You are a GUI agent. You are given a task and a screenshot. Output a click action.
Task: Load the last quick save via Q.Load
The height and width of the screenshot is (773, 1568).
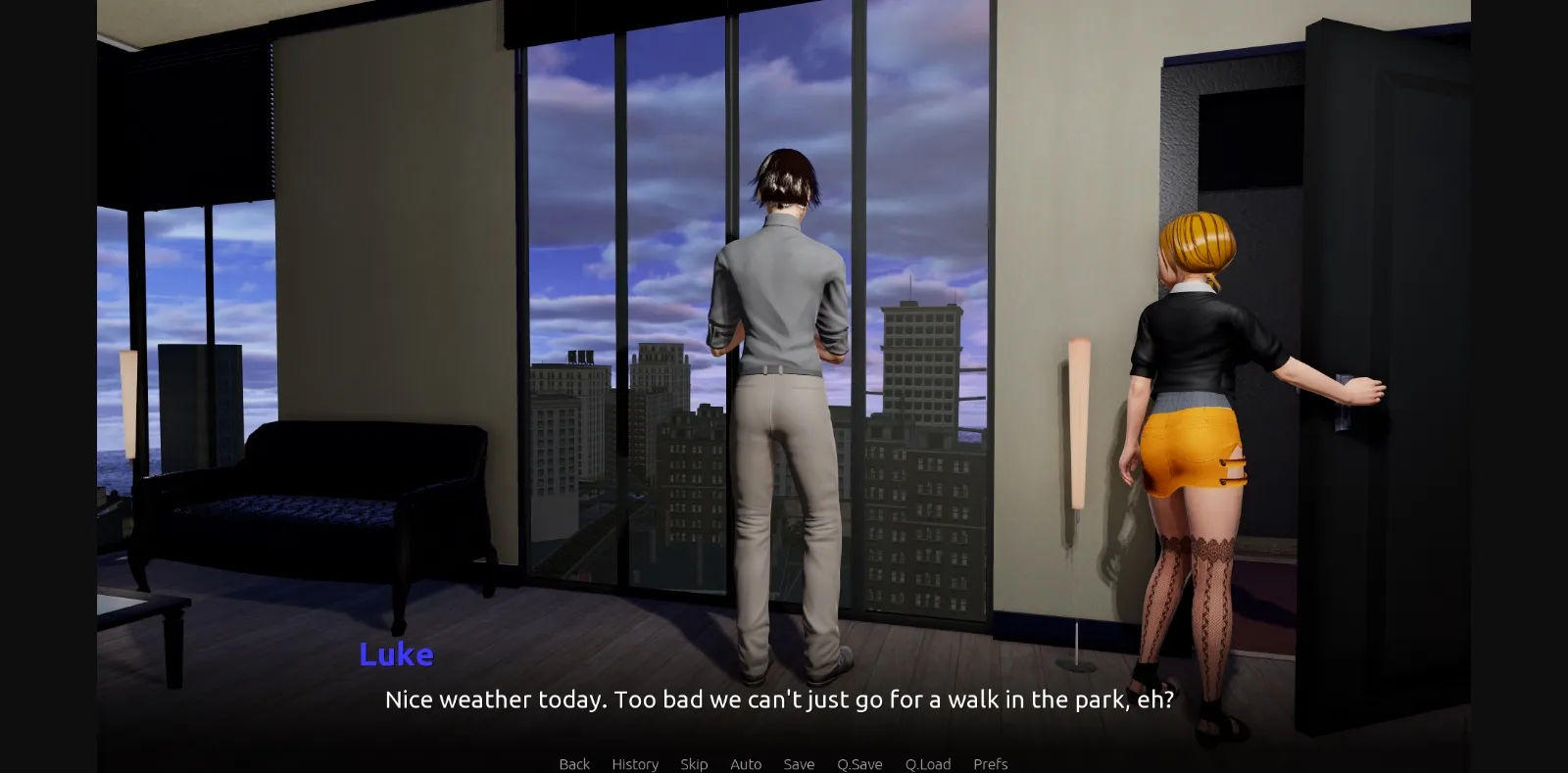point(927,764)
